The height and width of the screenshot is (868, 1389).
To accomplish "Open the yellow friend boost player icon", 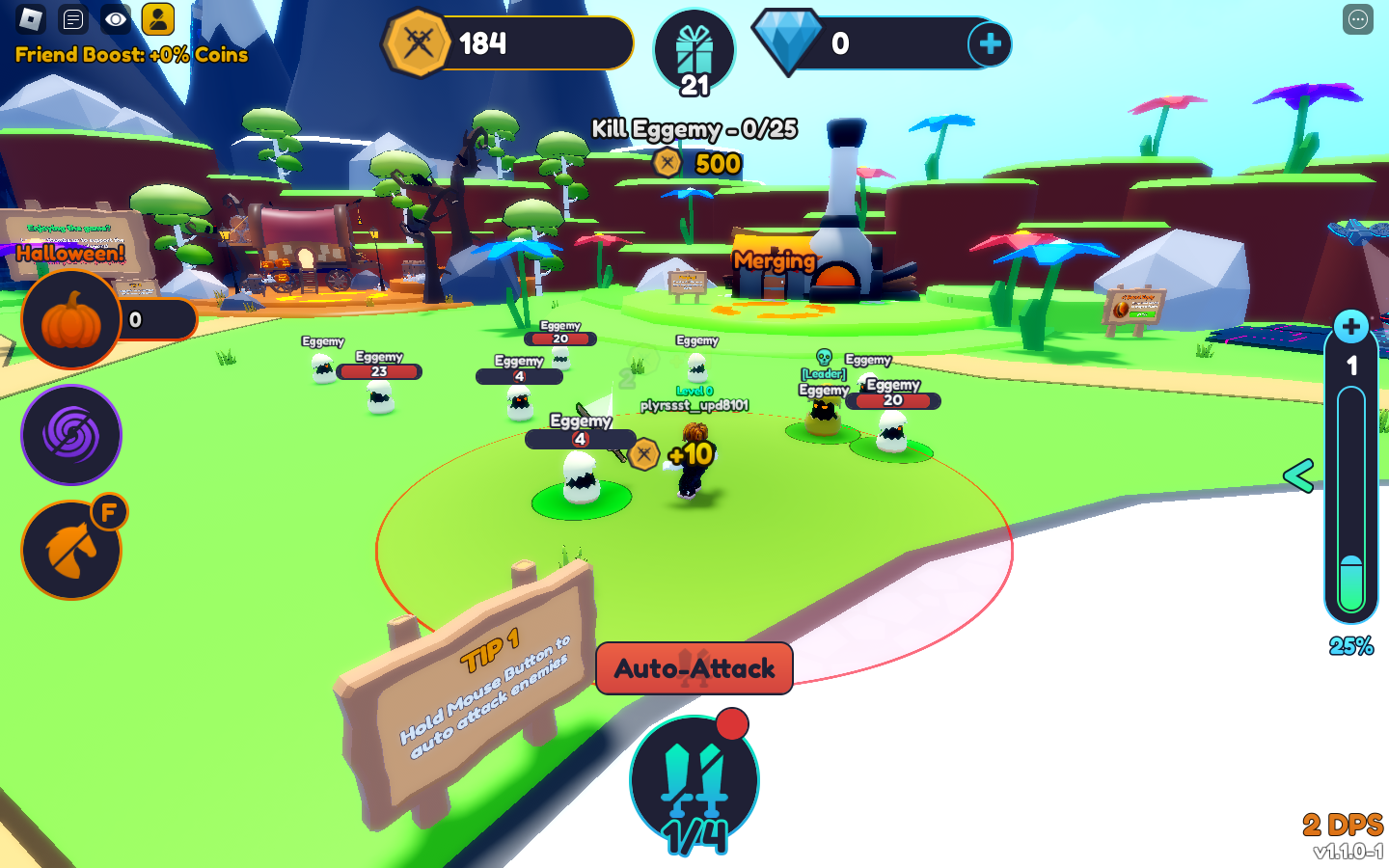I will tap(157, 18).
